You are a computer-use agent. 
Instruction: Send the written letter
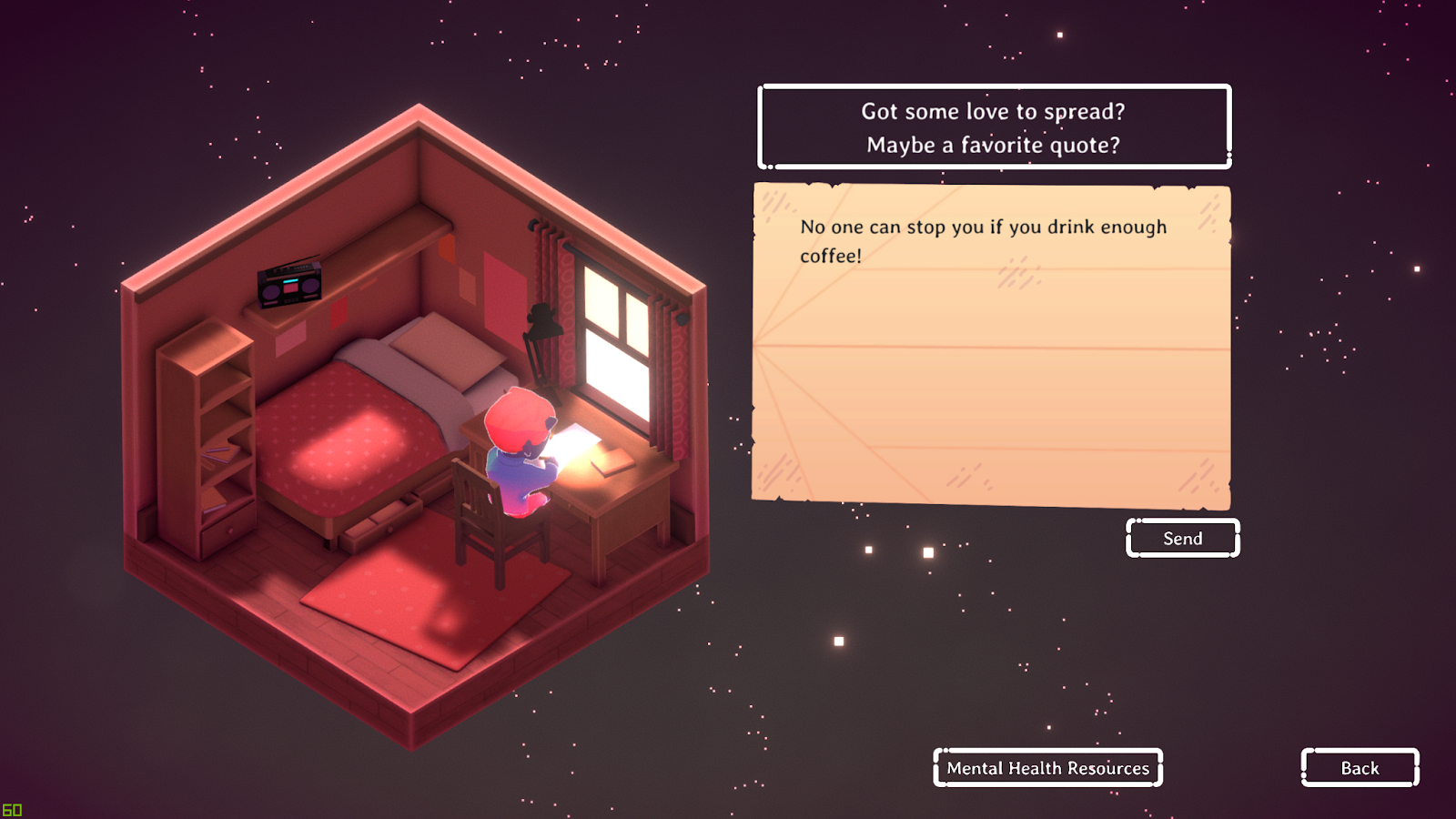click(1182, 538)
